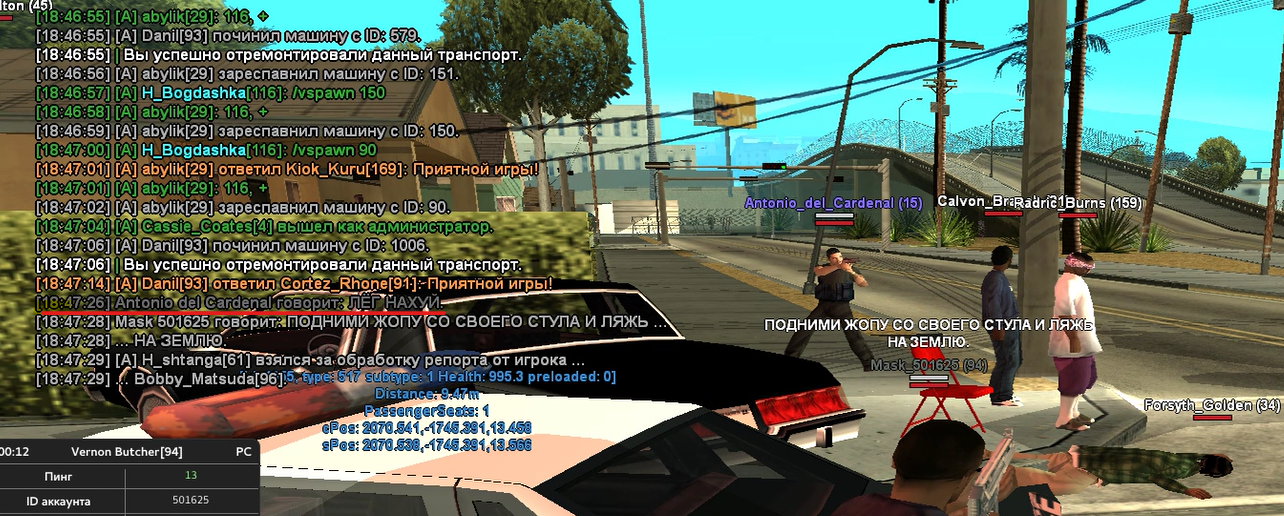The width and height of the screenshot is (1284, 516).
Task: Click the H_shtanga[61] report chat message
Action: [x=310, y=360]
